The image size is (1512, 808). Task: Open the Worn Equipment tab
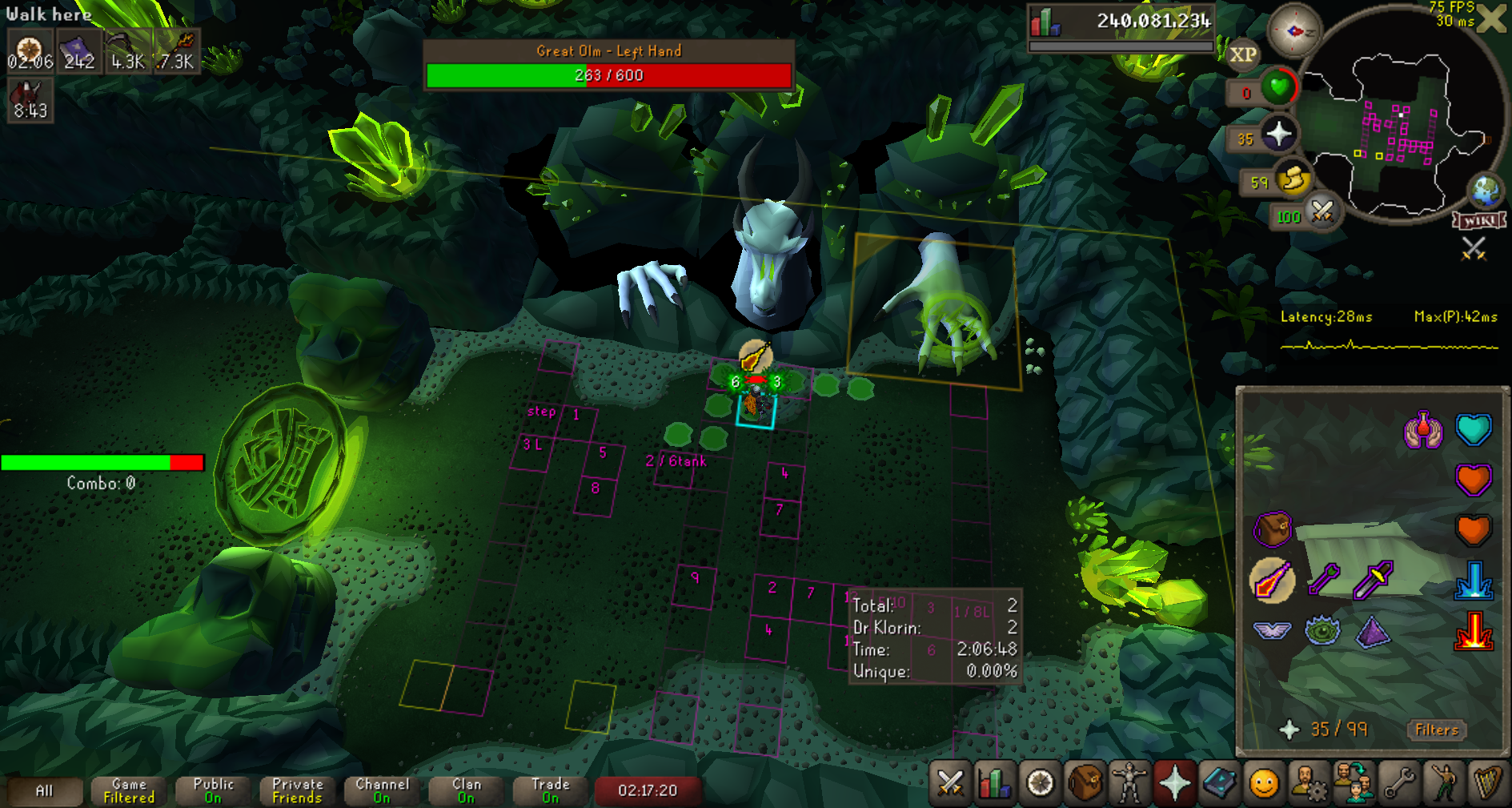click(x=1129, y=783)
